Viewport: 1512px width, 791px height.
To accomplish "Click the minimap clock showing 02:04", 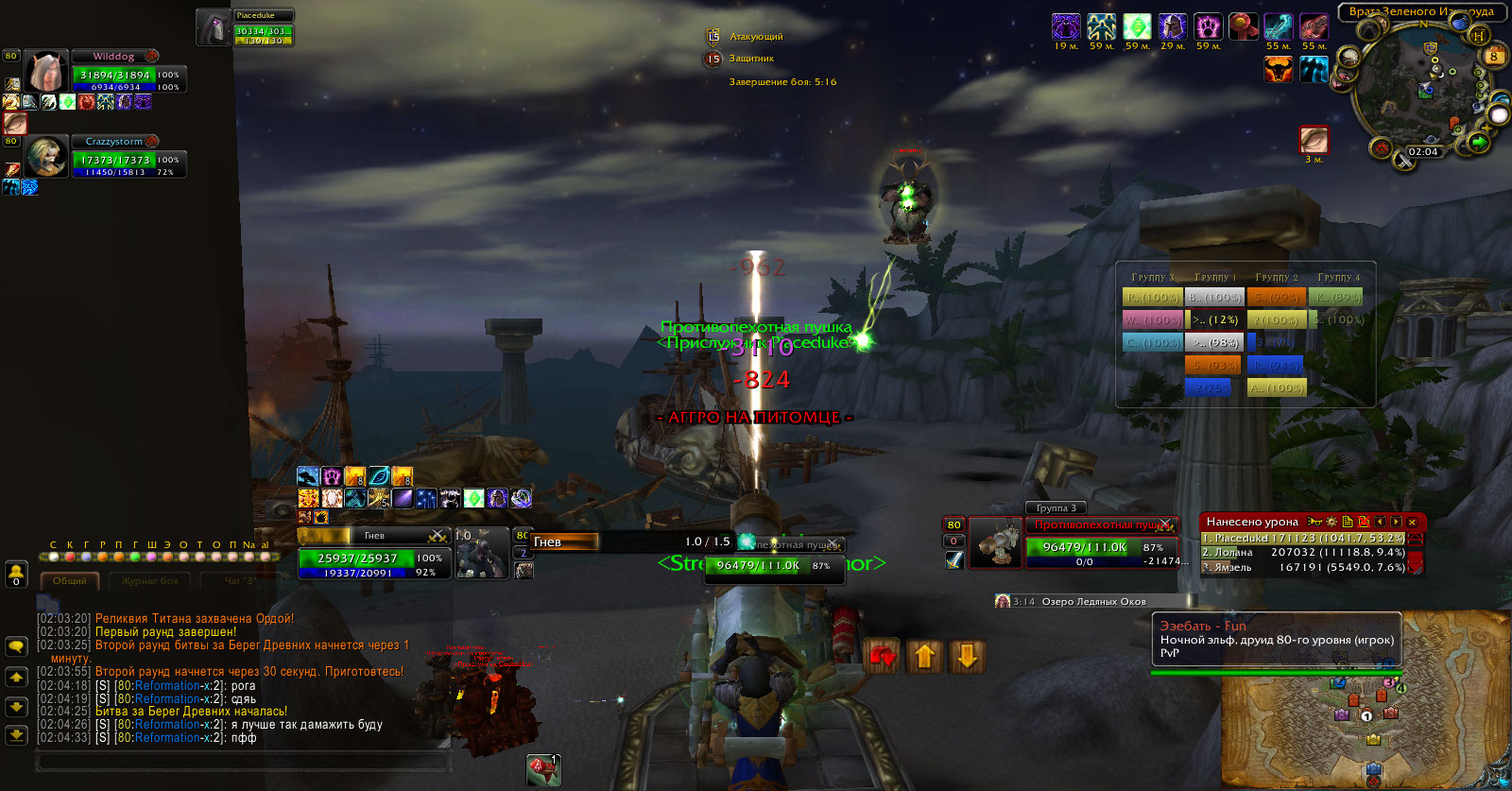I will 1422,152.
